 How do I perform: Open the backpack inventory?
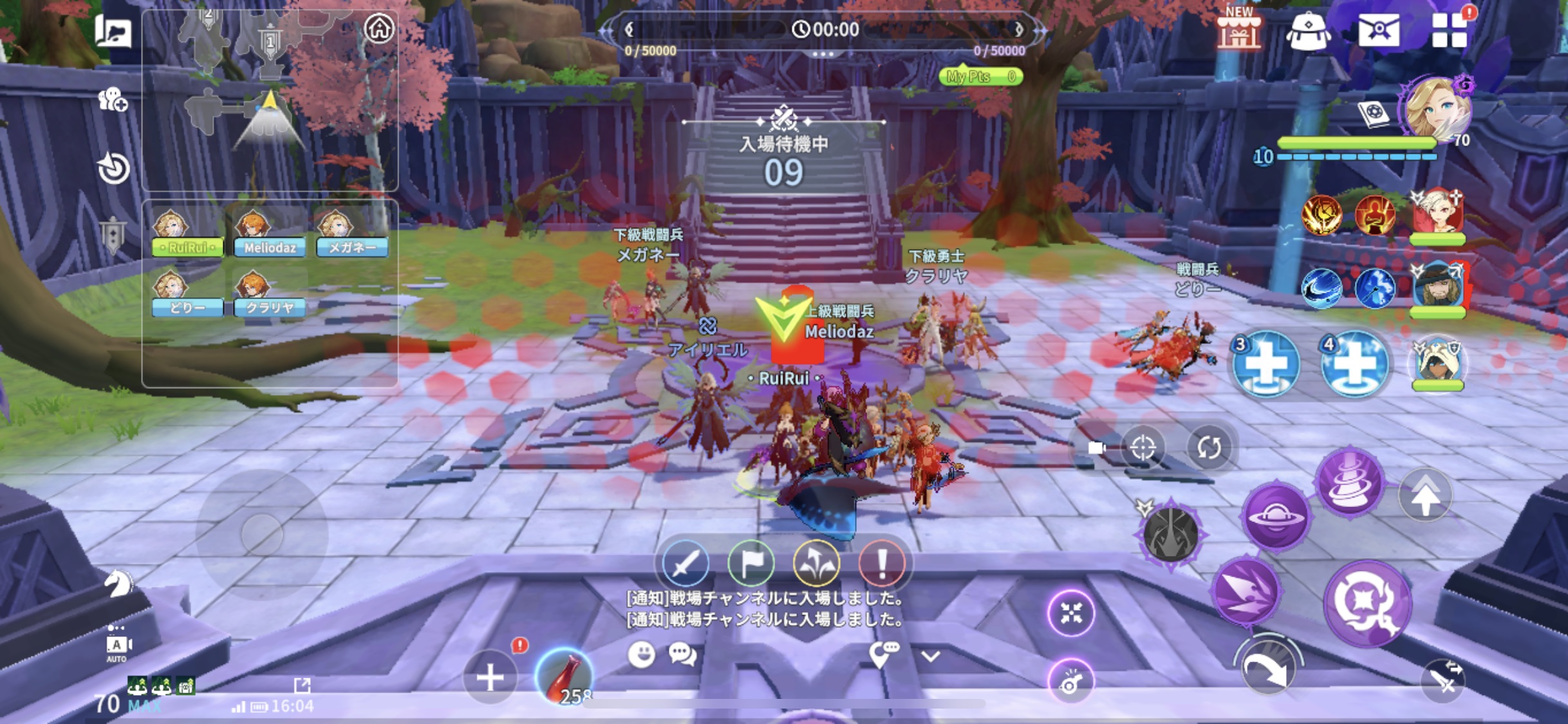tap(1308, 31)
